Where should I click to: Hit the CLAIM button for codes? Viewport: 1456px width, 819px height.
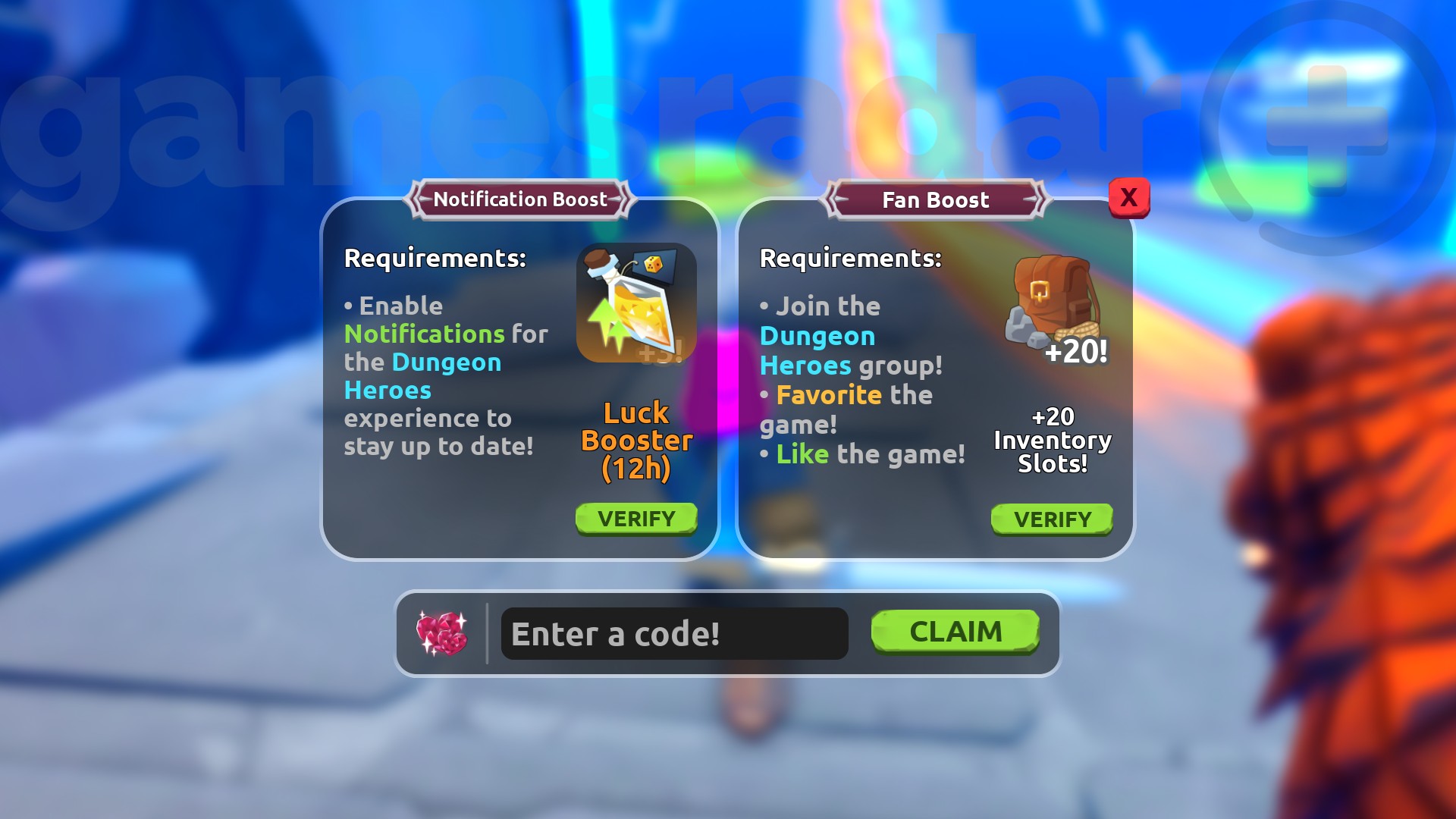pyautogui.click(x=954, y=632)
